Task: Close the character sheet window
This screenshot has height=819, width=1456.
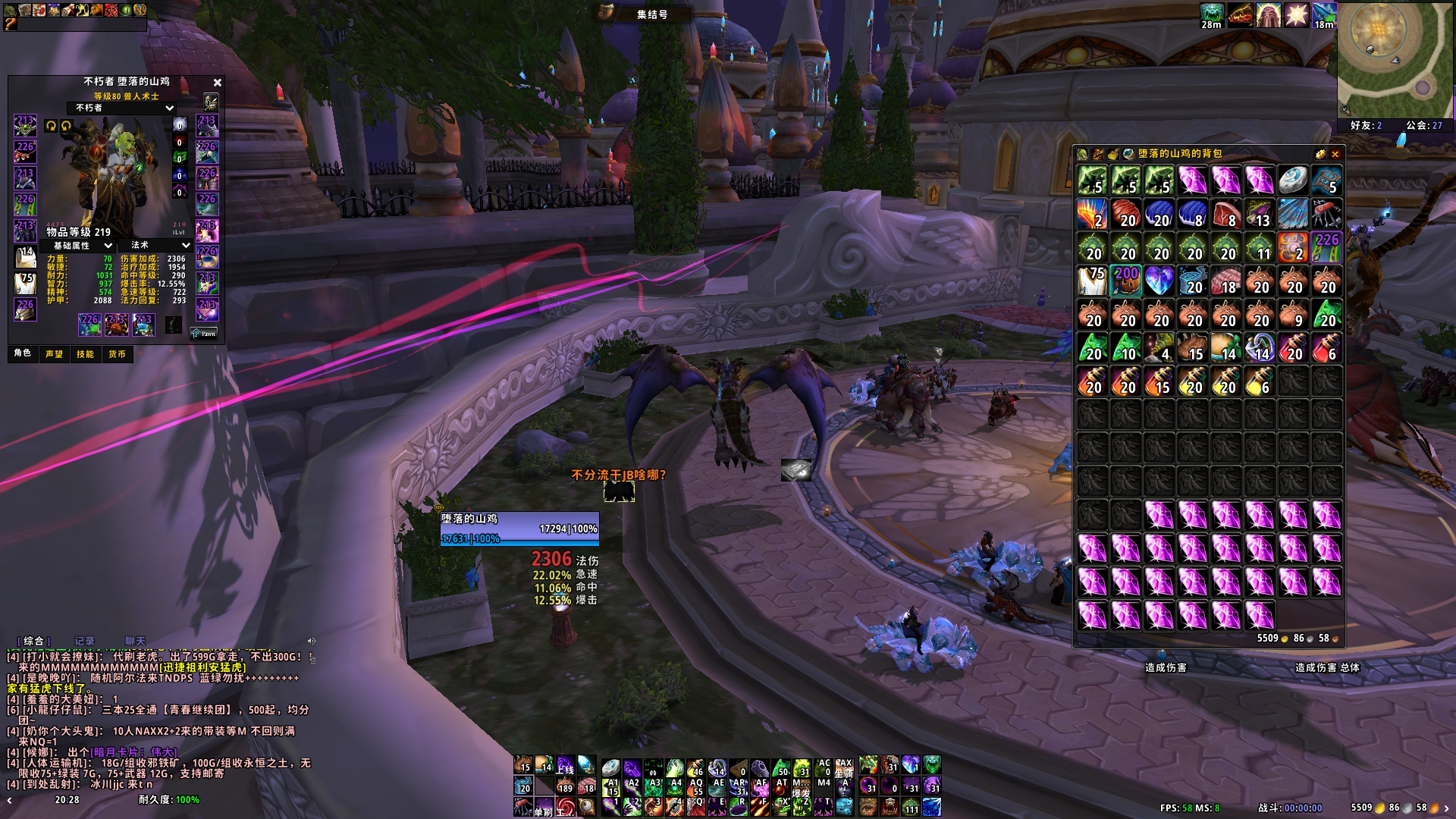Action: pyautogui.click(x=218, y=83)
